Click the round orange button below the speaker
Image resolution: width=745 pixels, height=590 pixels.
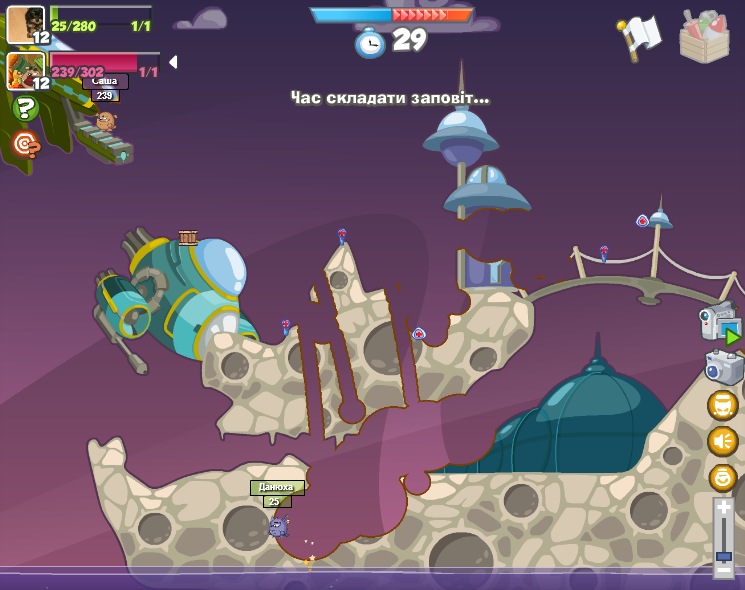pyautogui.click(x=722, y=477)
